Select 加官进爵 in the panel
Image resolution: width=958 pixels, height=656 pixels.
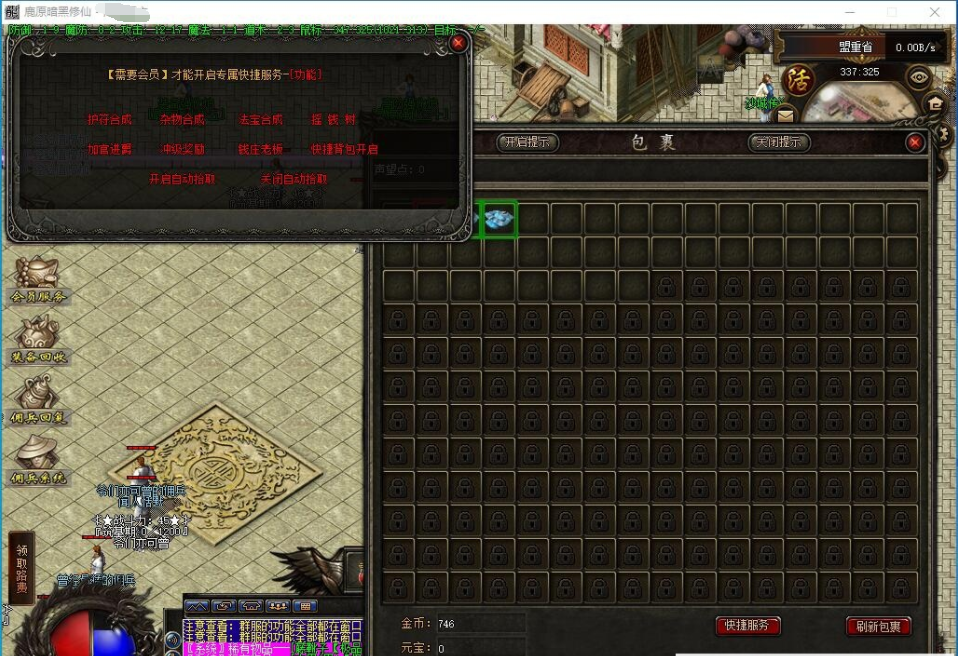(109, 149)
